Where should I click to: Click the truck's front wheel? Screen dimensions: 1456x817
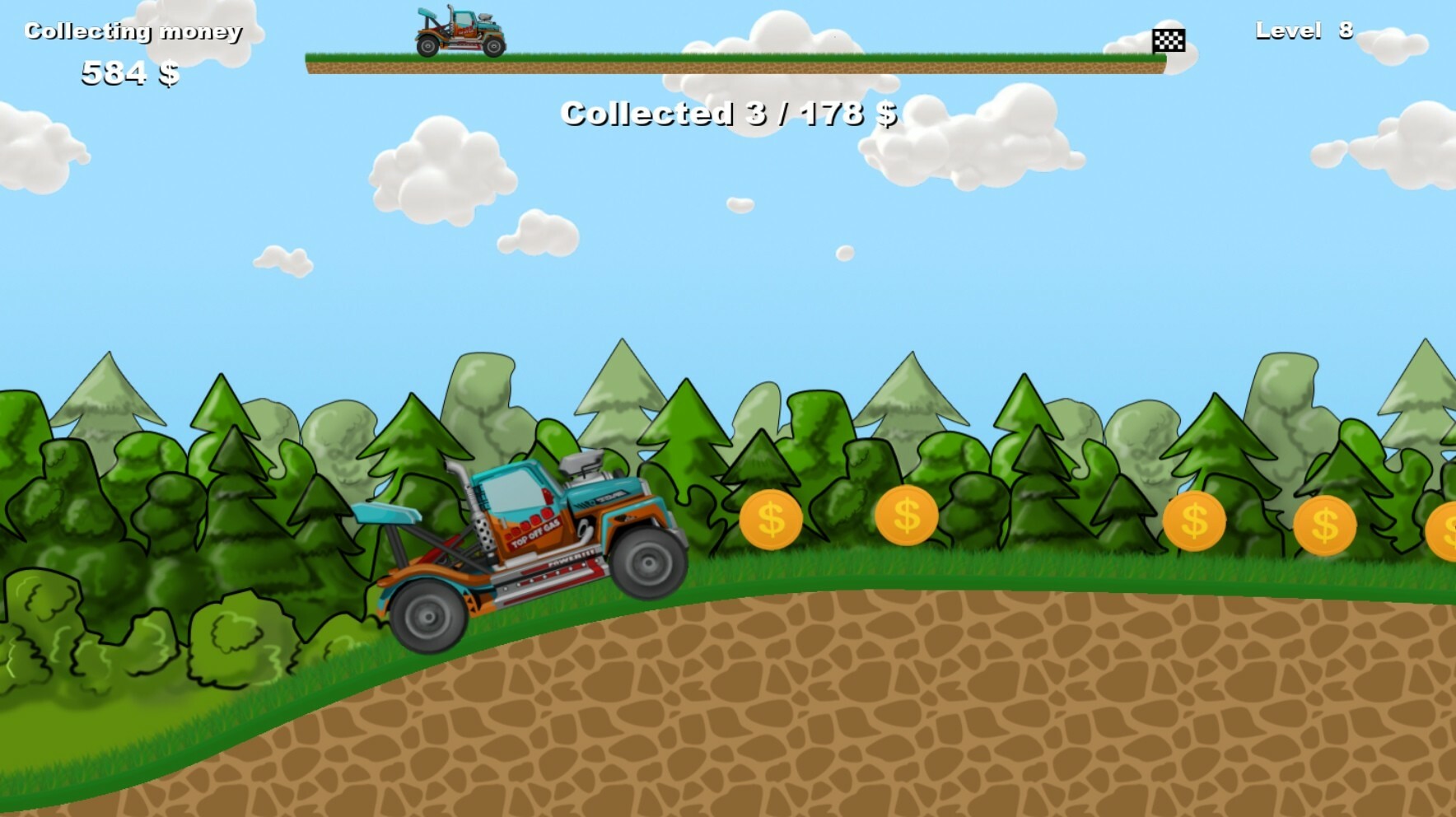click(650, 563)
